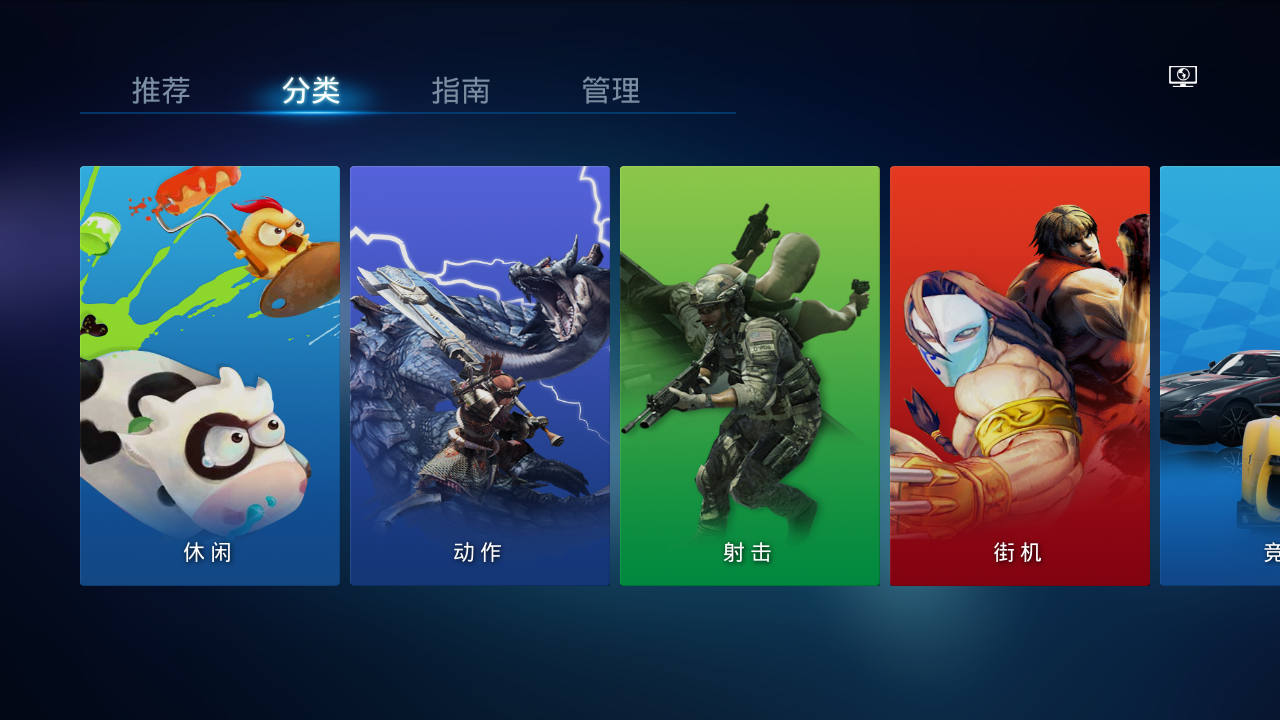Click the 休闲 label on the blue card
This screenshot has height=720, width=1280.
click(208, 552)
